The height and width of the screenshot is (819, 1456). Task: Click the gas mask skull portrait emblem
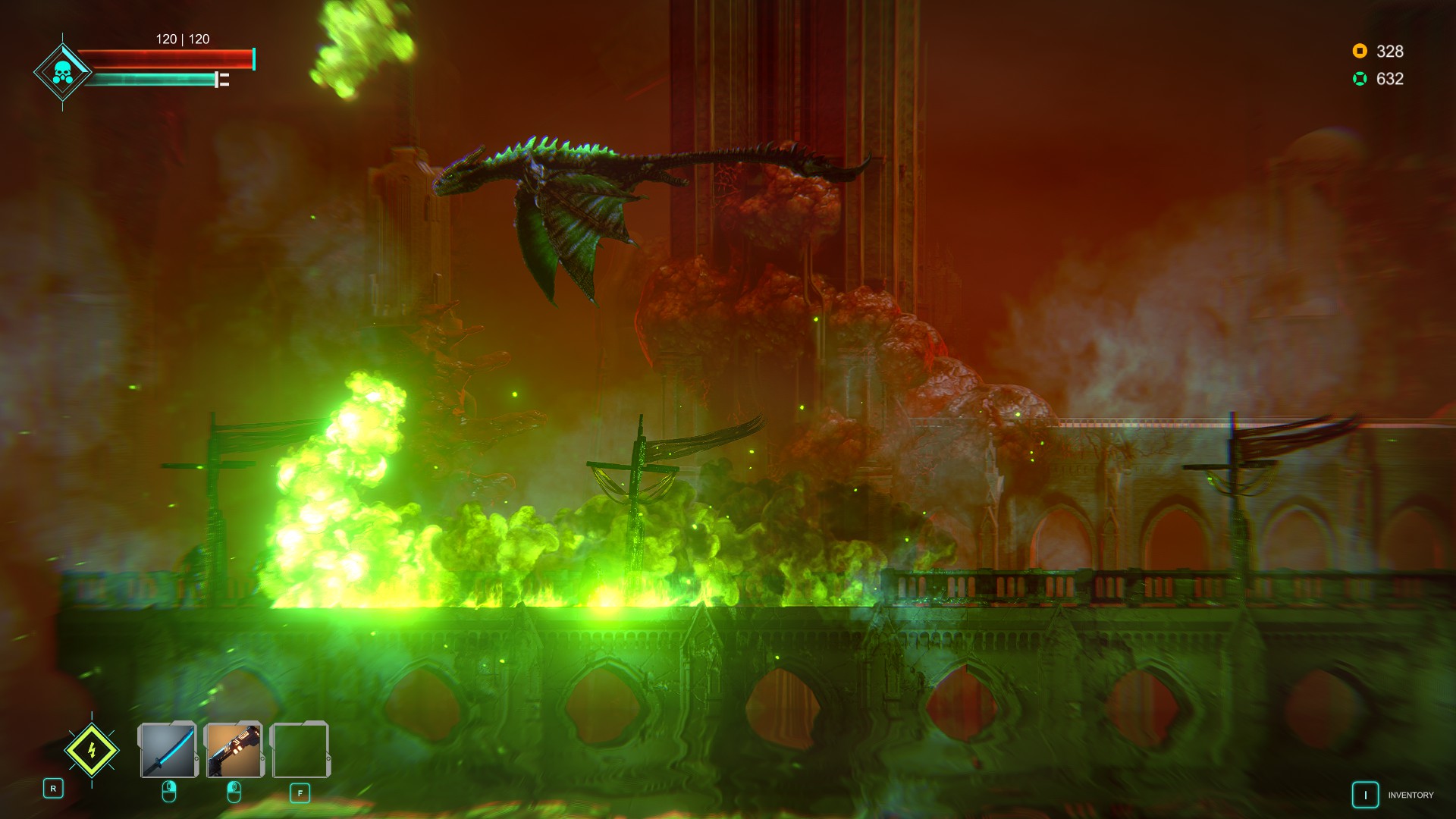[62, 73]
